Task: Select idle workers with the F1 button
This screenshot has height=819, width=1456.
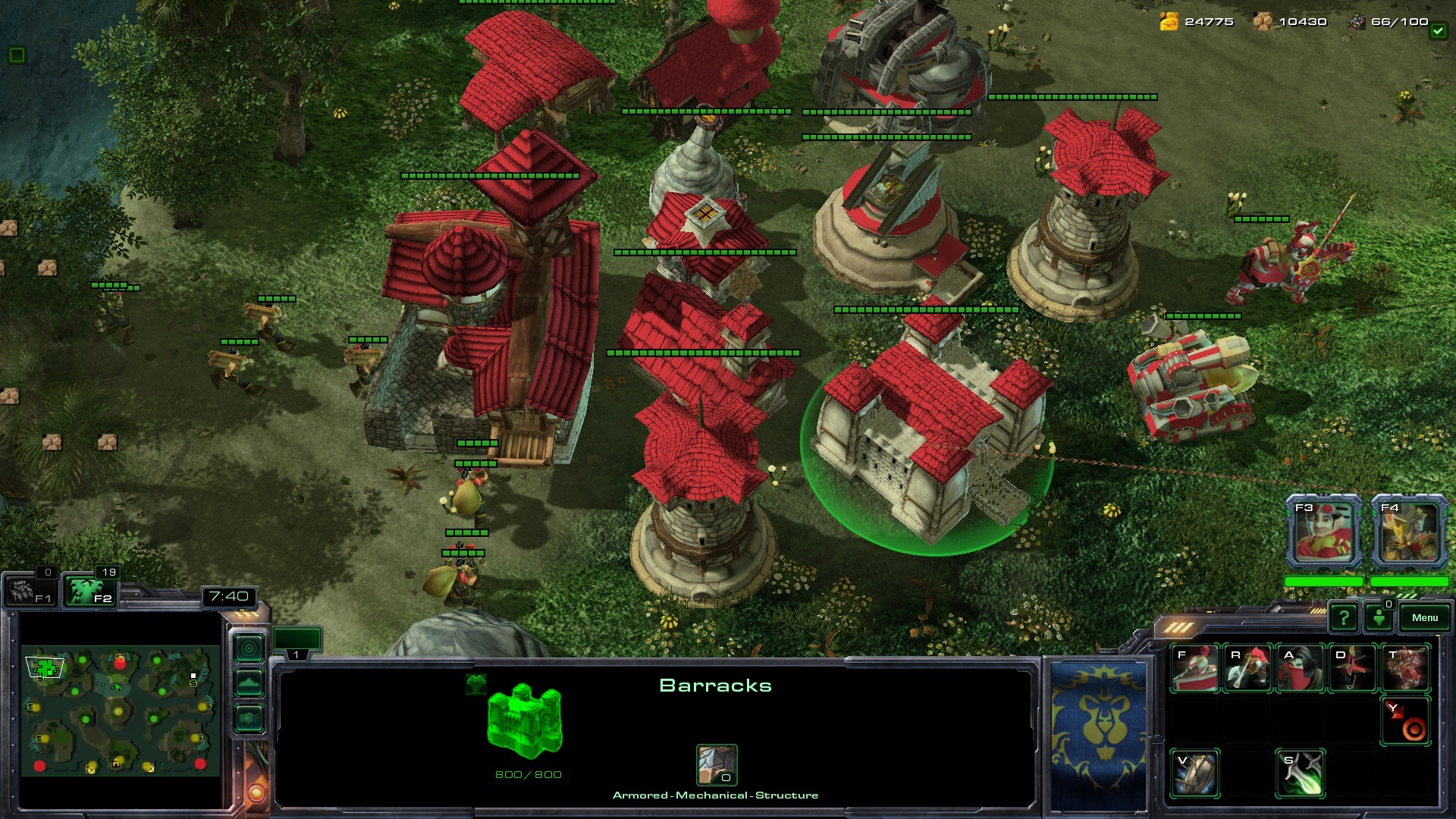Action: click(29, 591)
